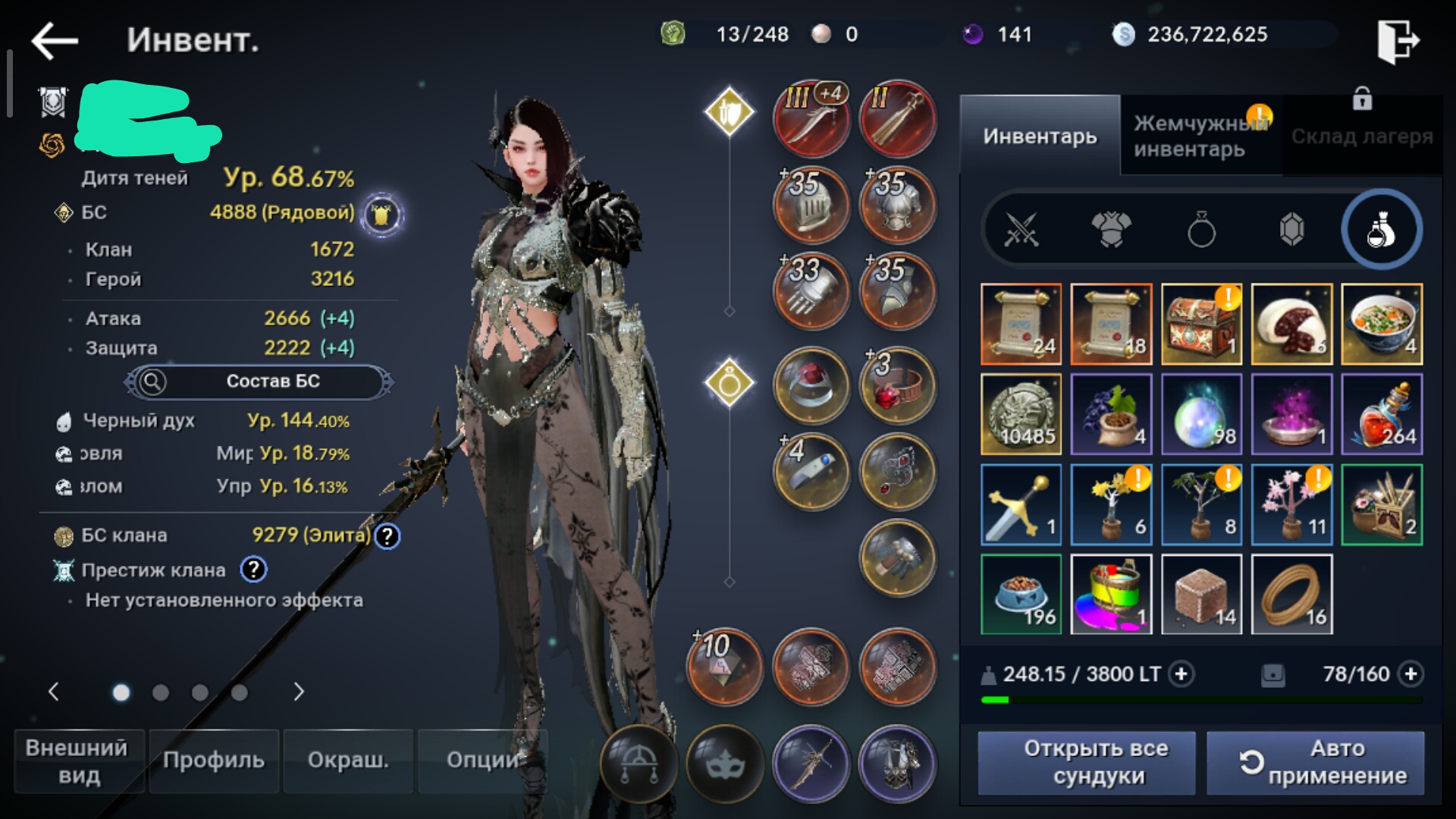Switch to the Инвентарь tab
Image resolution: width=1456 pixels, height=819 pixels.
pos(1040,136)
